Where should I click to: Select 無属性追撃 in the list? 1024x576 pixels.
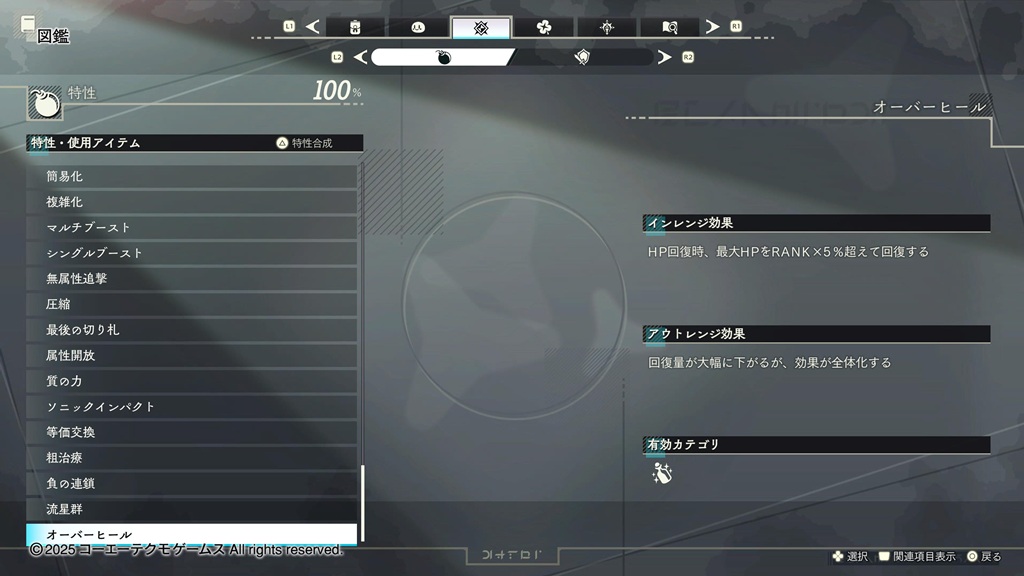pos(191,279)
